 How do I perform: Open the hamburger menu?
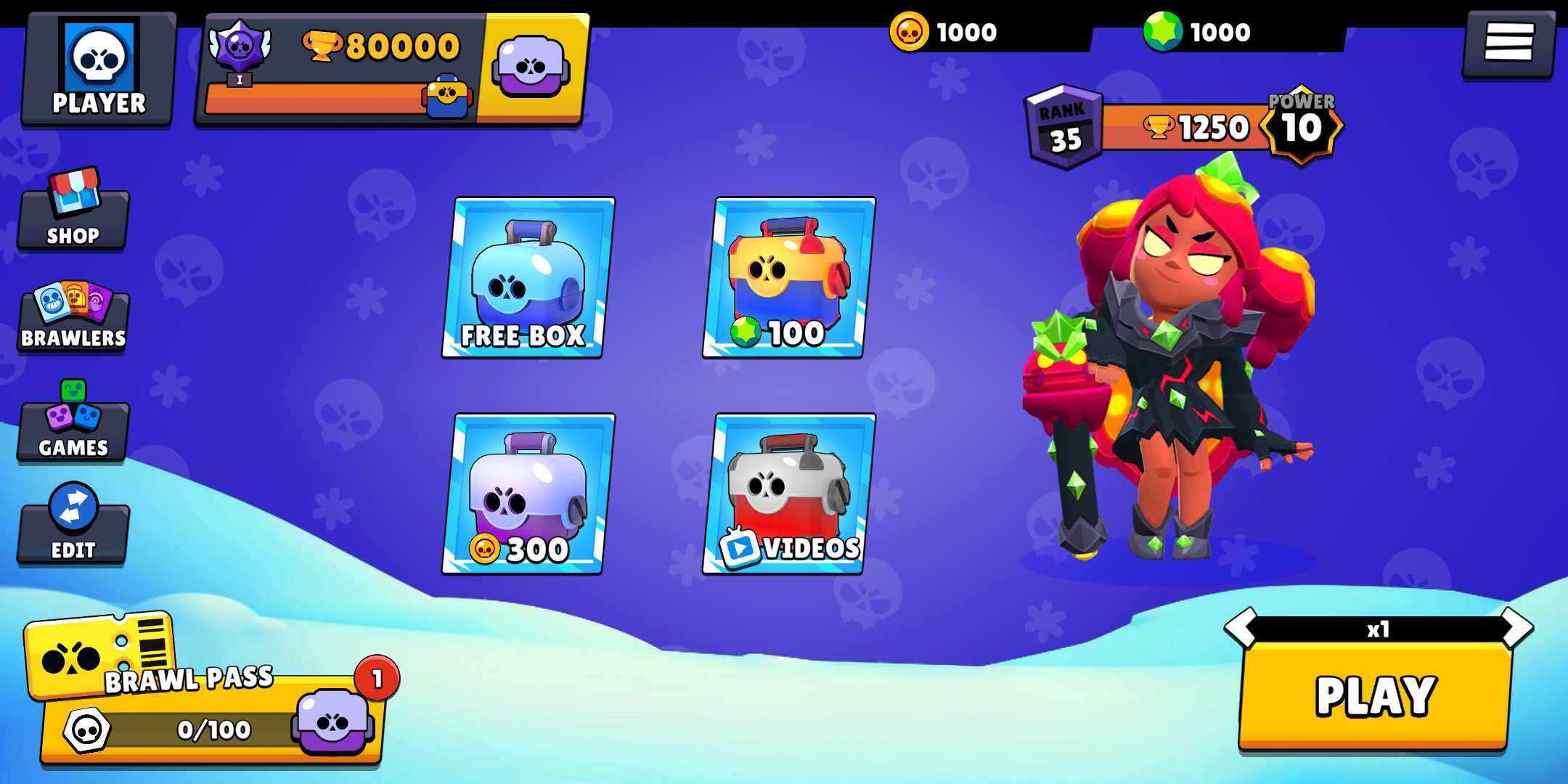1508,42
